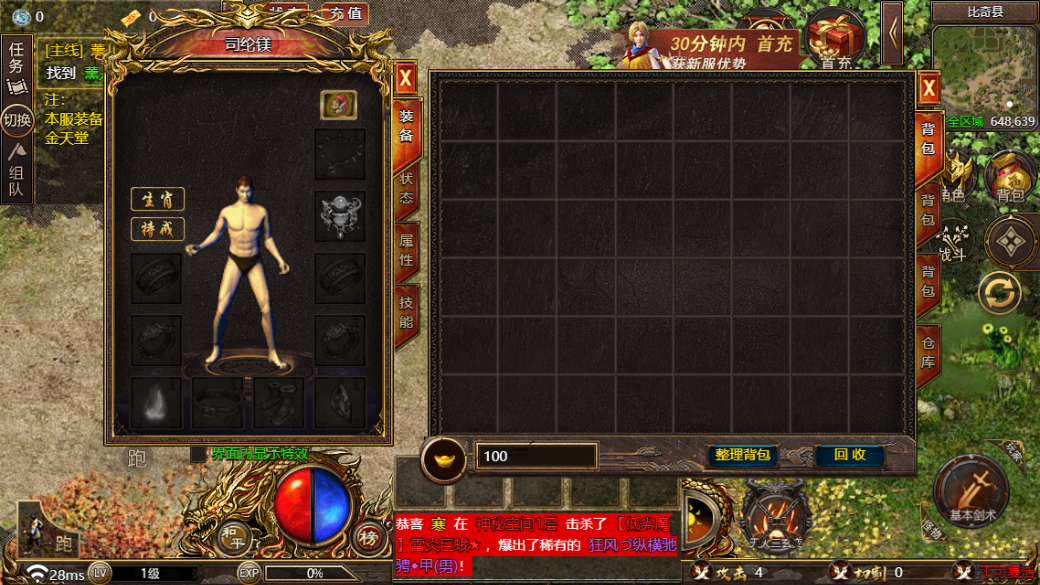Click the 回收 recycle button
The width and height of the screenshot is (1040, 585).
point(849,455)
